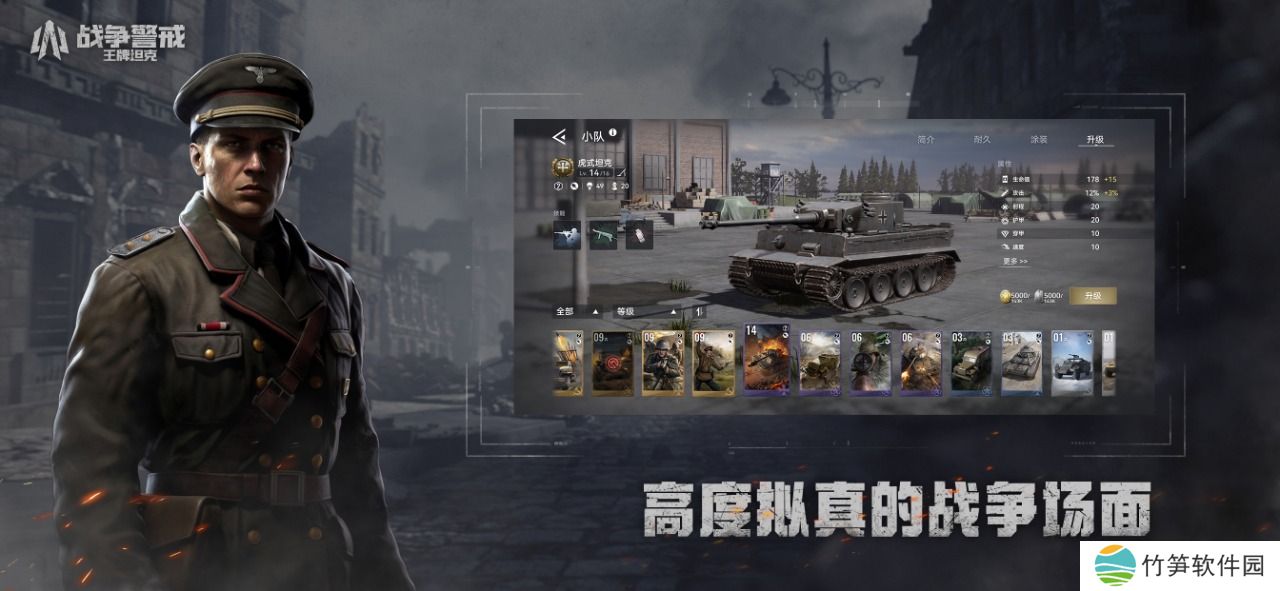Image resolution: width=1280 pixels, height=591 pixels.
Task: Open the 等级 sort dropdown
Action: (x=647, y=312)
